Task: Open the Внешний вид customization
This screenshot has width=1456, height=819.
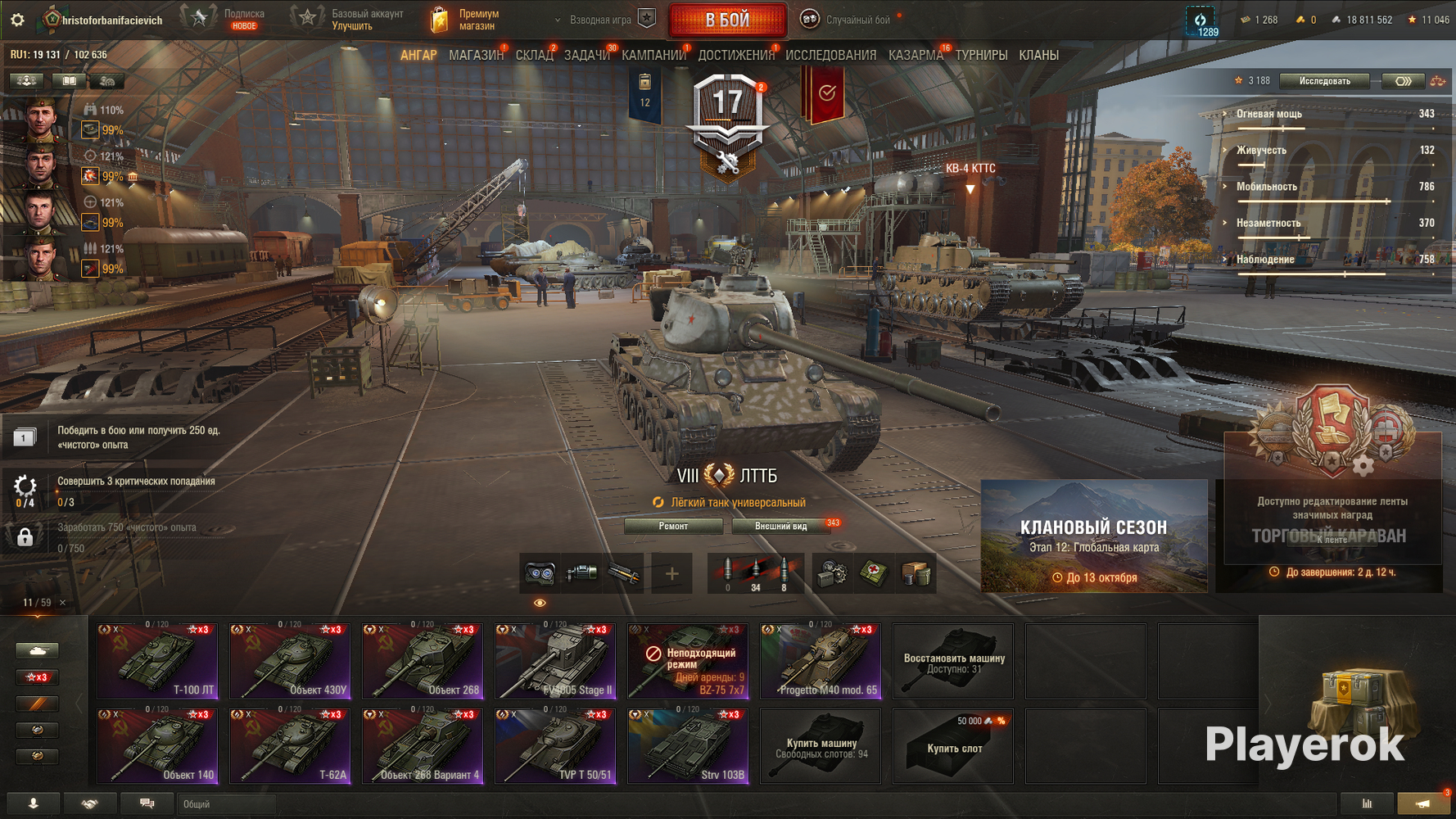Action: pos(780,526)
